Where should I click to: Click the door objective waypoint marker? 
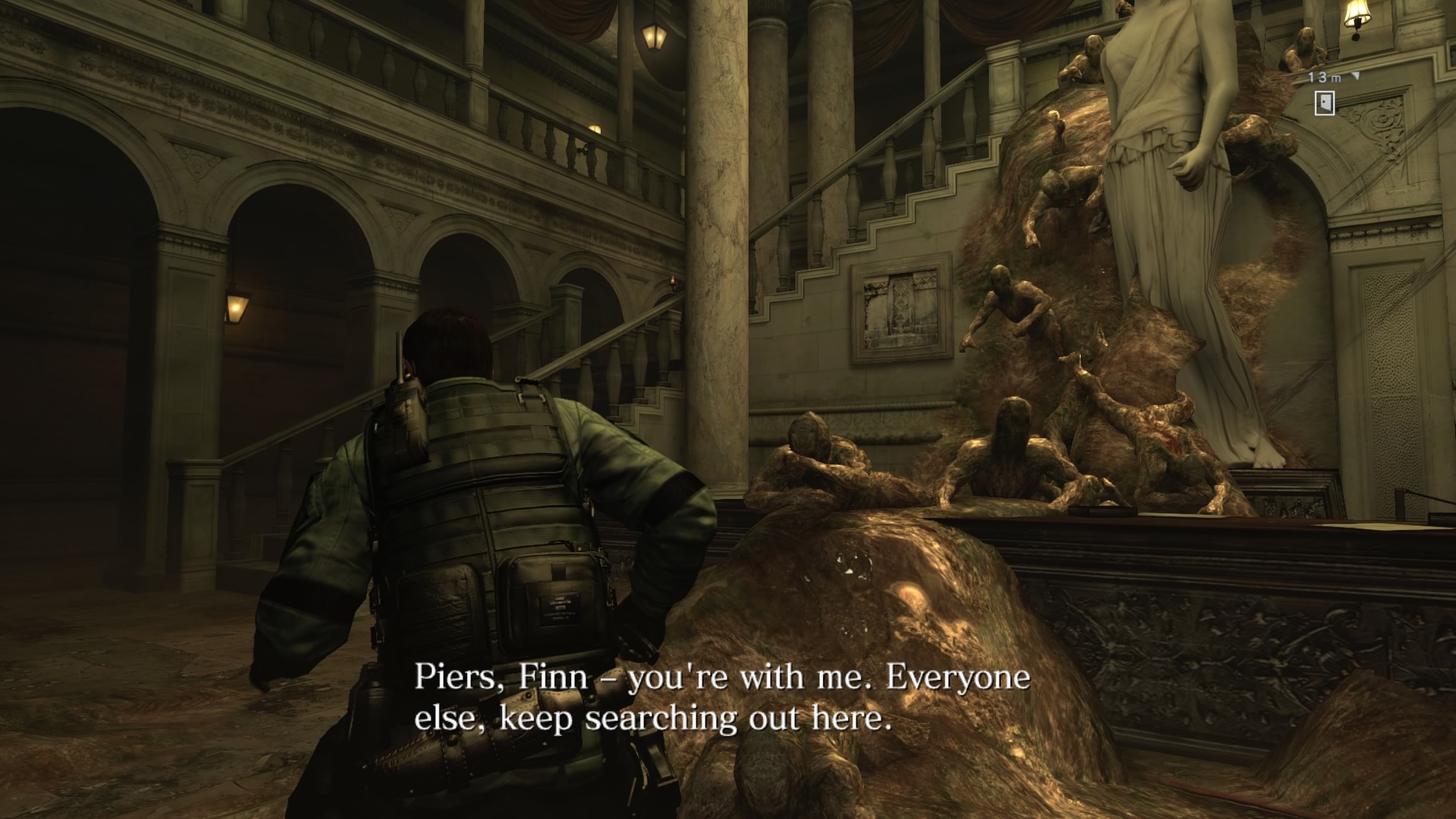click(1324, 103)
